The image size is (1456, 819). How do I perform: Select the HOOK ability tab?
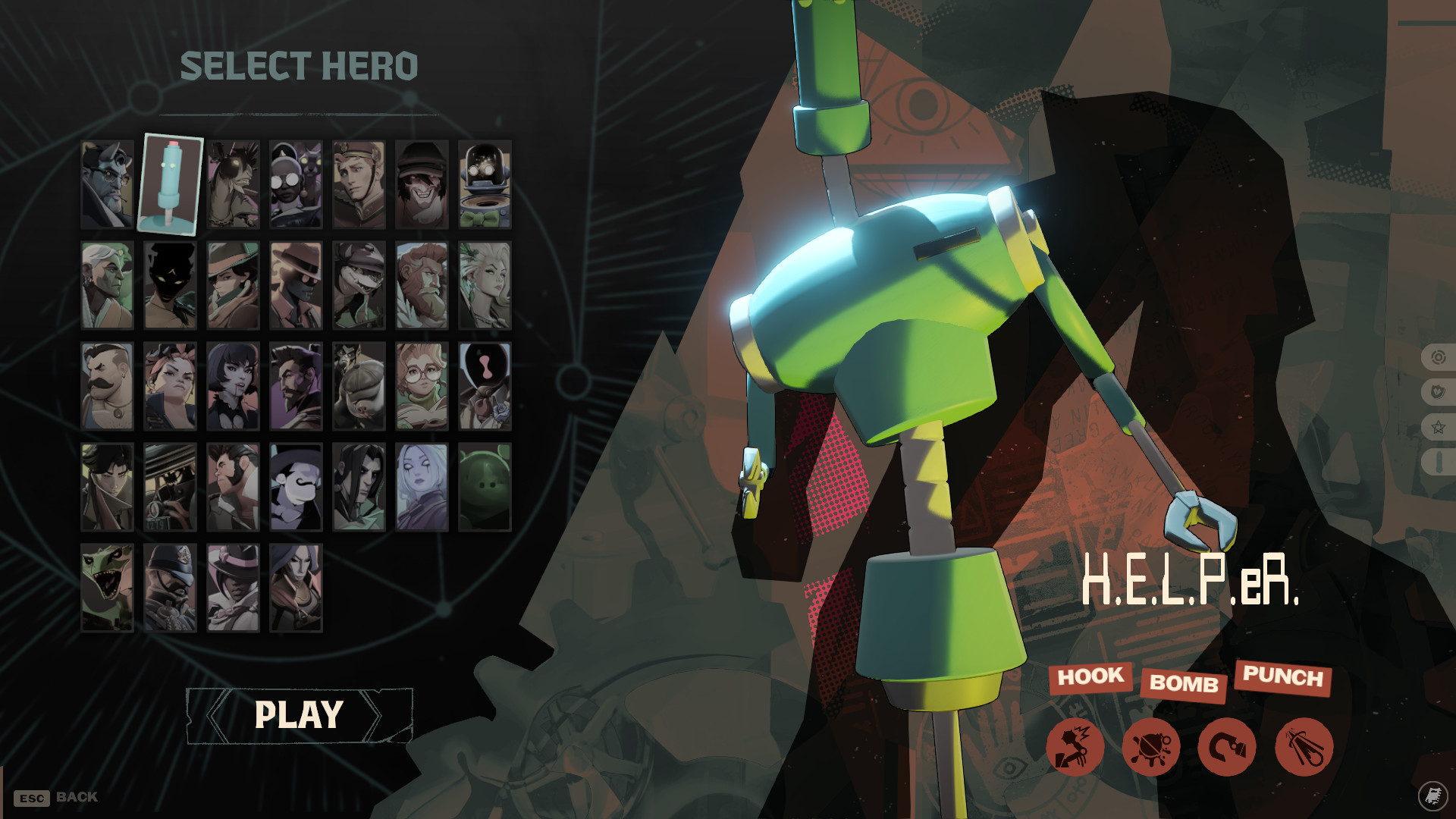(1092, 679)
